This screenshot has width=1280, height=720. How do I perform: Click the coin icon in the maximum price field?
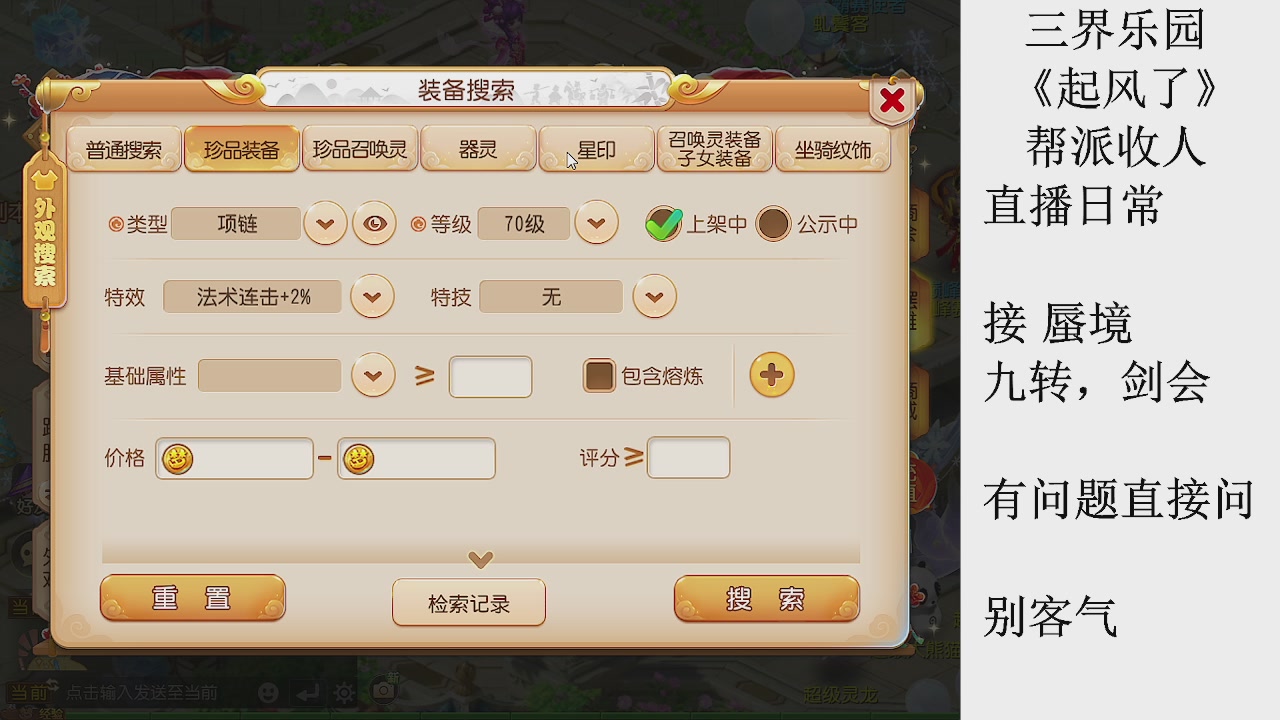356,458
